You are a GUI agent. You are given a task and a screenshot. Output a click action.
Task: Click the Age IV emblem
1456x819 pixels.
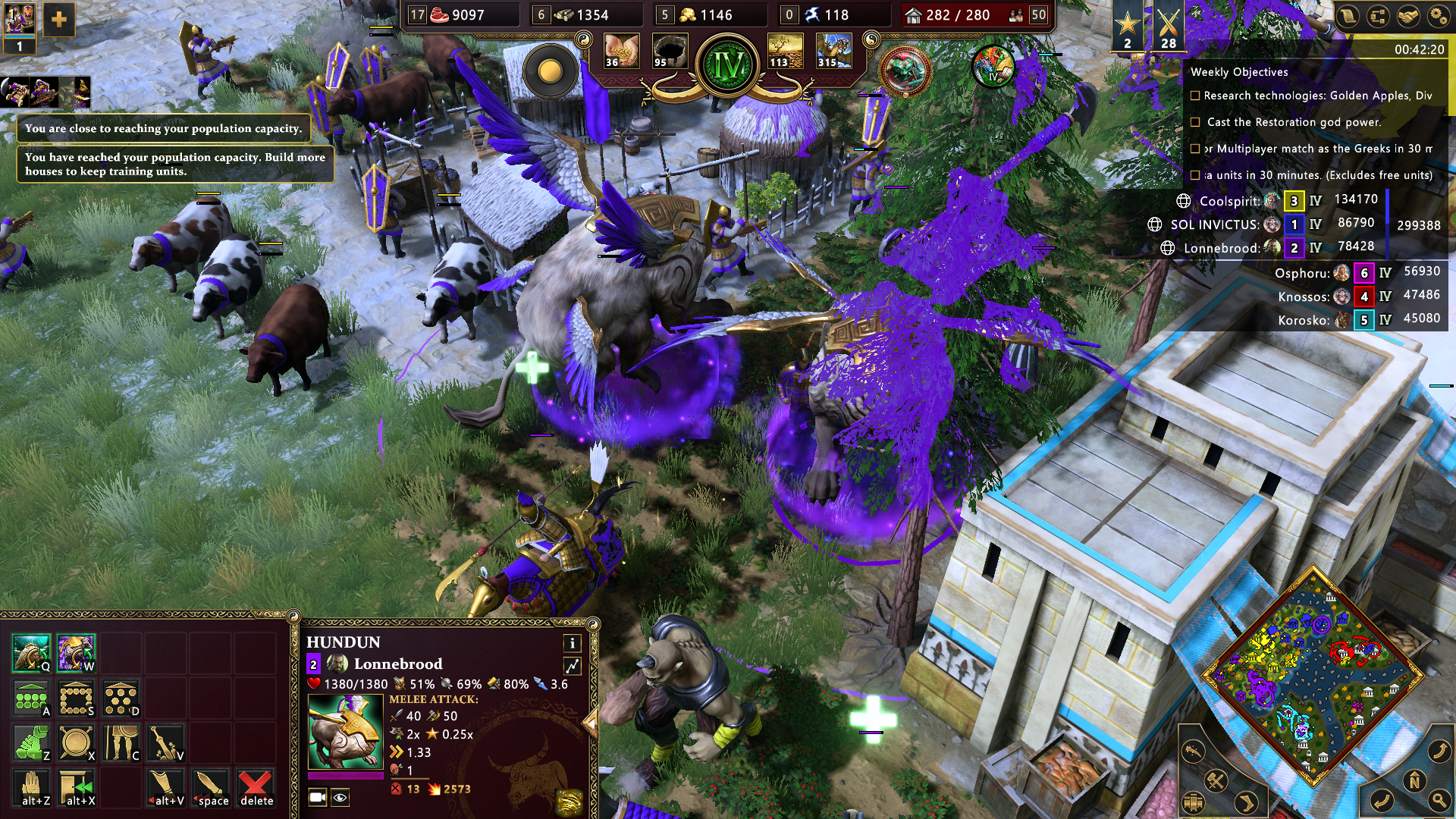click(x=728, y=66)
